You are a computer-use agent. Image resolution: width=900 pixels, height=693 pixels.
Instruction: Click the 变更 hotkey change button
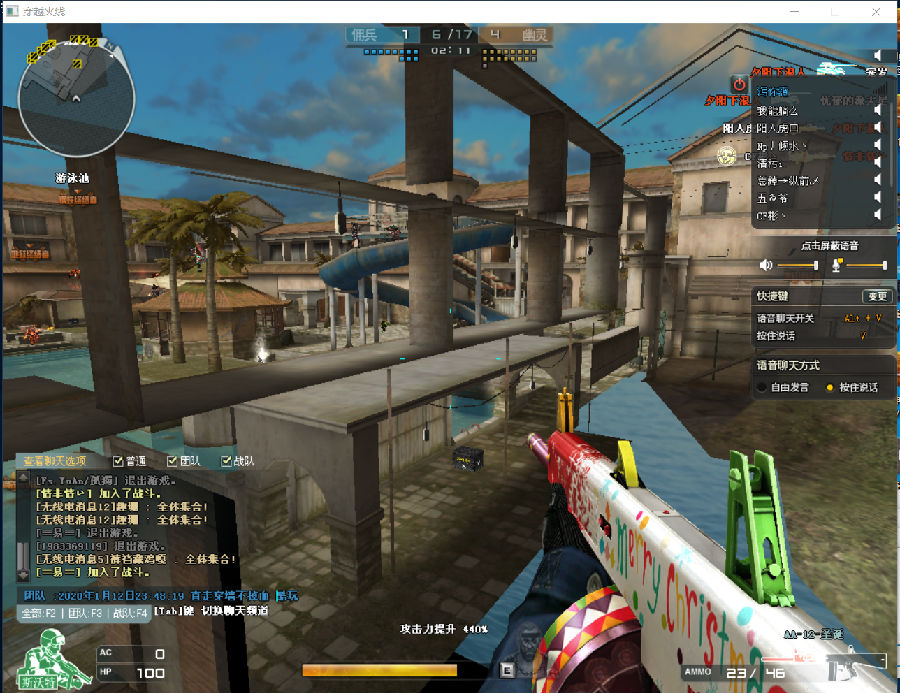876,296
